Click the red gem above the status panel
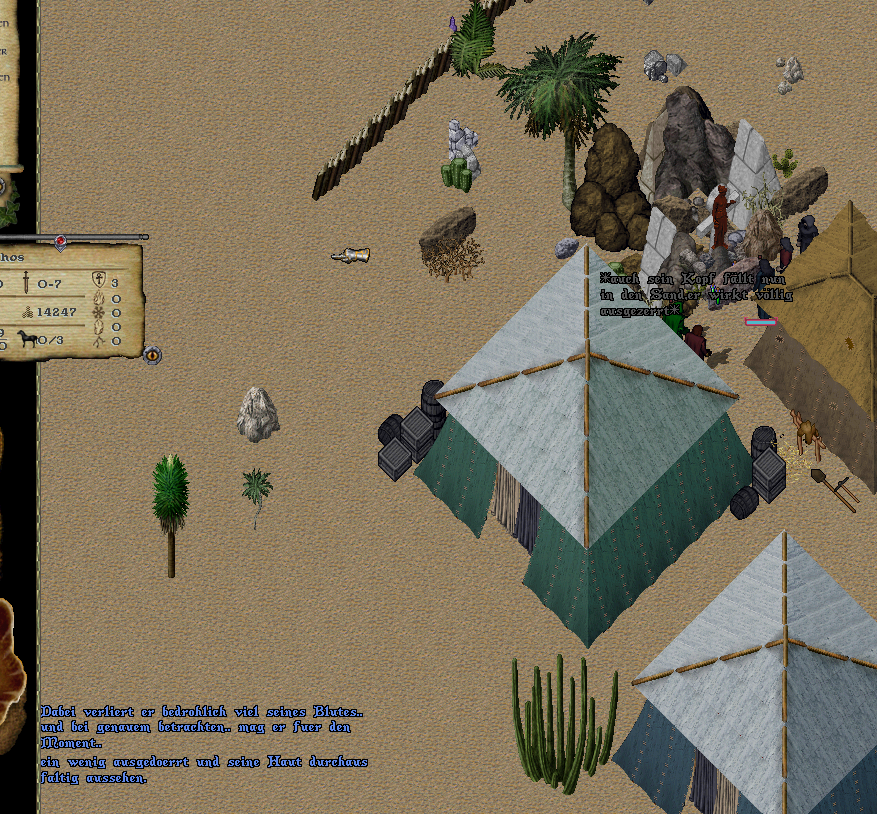The height and width of the screenshot is (814, 877). [60, 241]
